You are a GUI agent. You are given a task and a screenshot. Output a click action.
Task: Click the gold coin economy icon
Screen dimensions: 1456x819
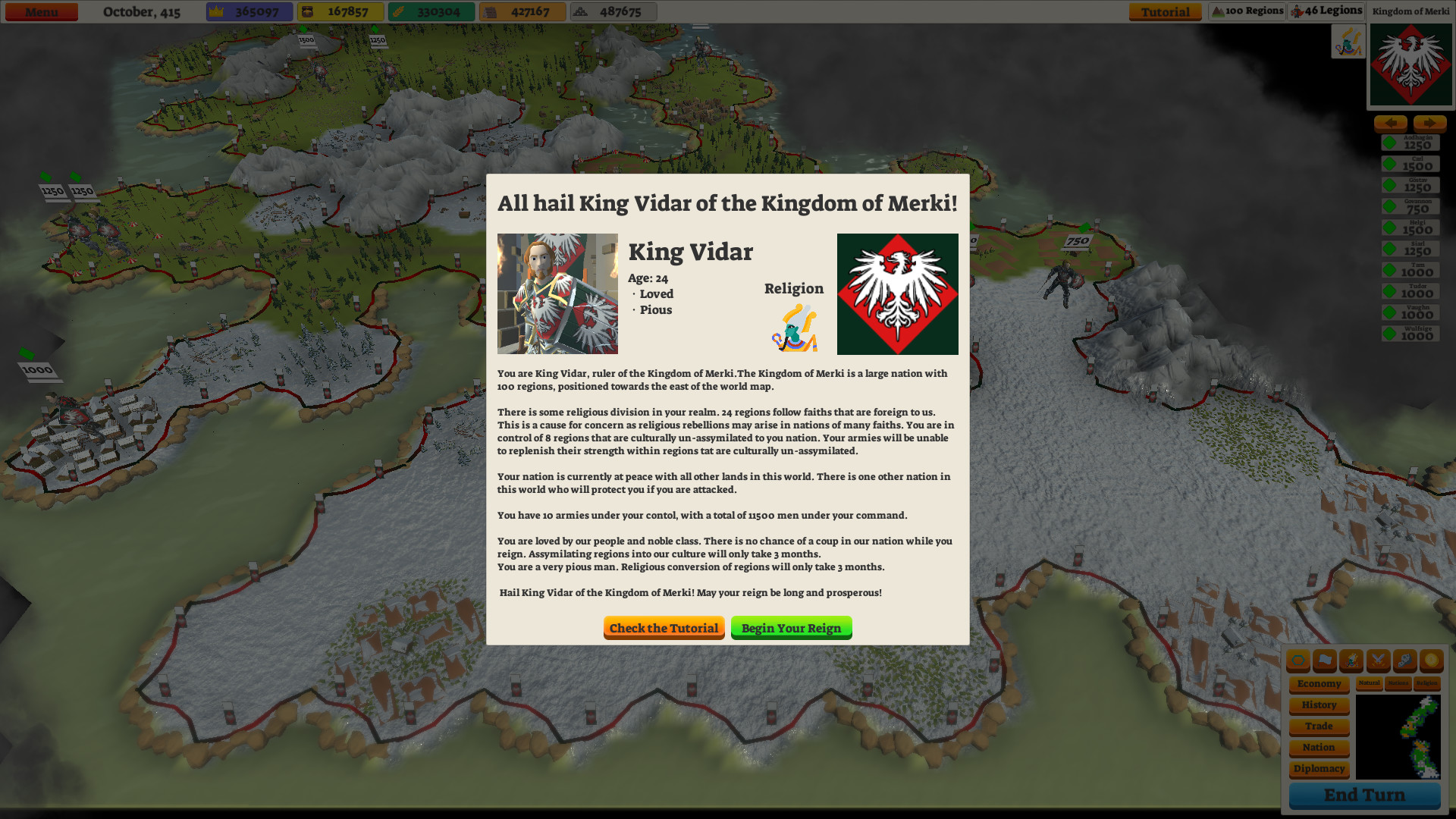point(1431,661)
